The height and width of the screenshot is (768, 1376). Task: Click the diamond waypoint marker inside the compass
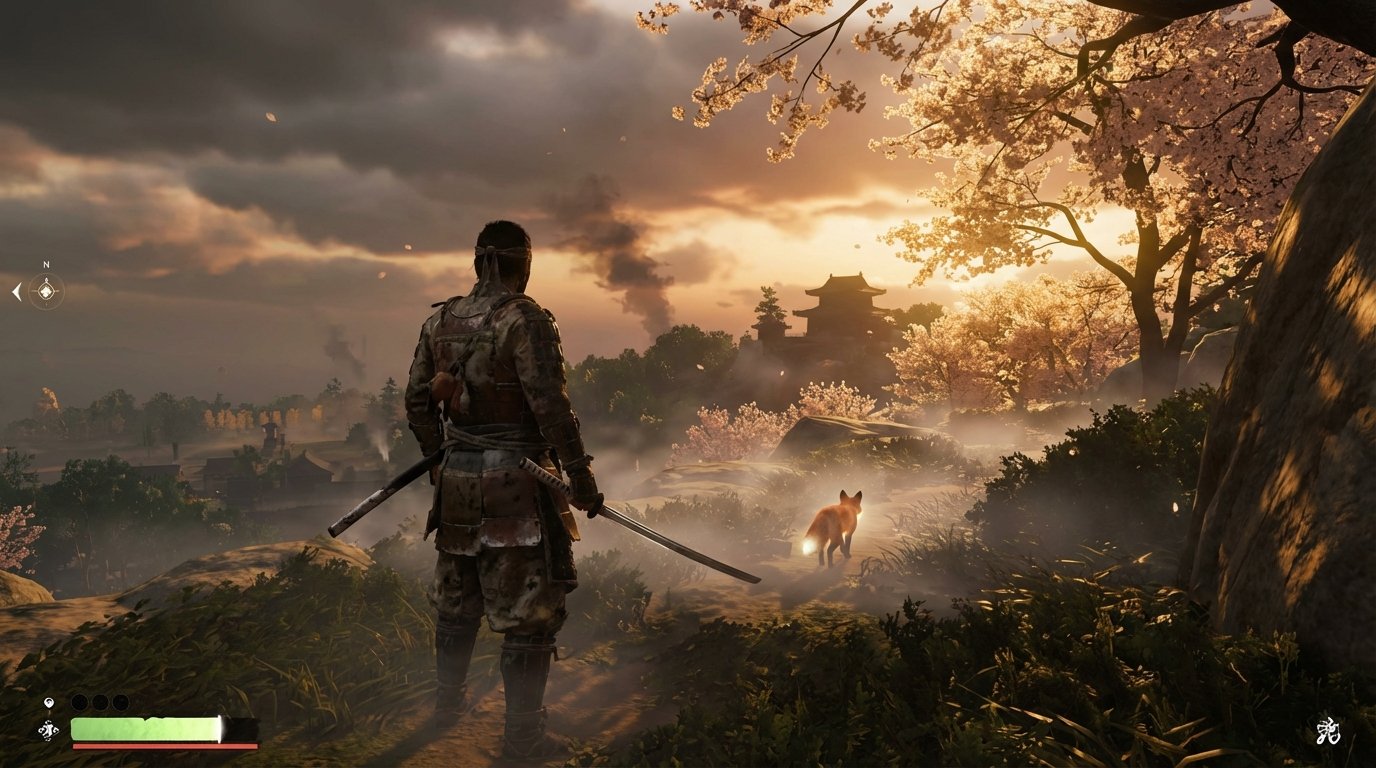tap(46, 290)
